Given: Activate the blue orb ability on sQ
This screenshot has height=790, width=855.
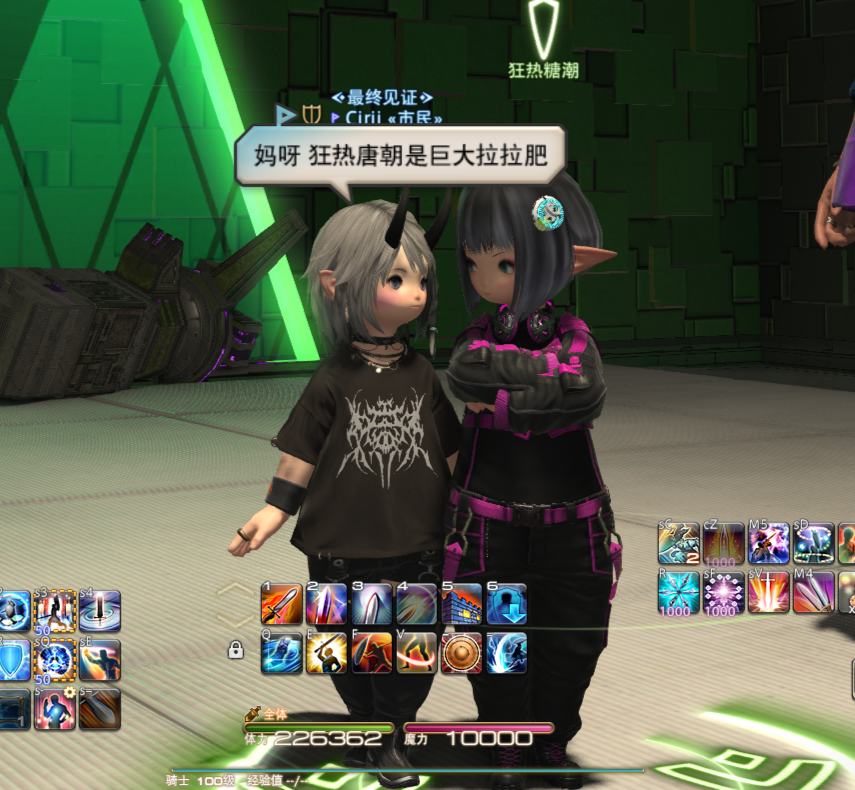Looking at the screenshot, I should pos(55,660).
